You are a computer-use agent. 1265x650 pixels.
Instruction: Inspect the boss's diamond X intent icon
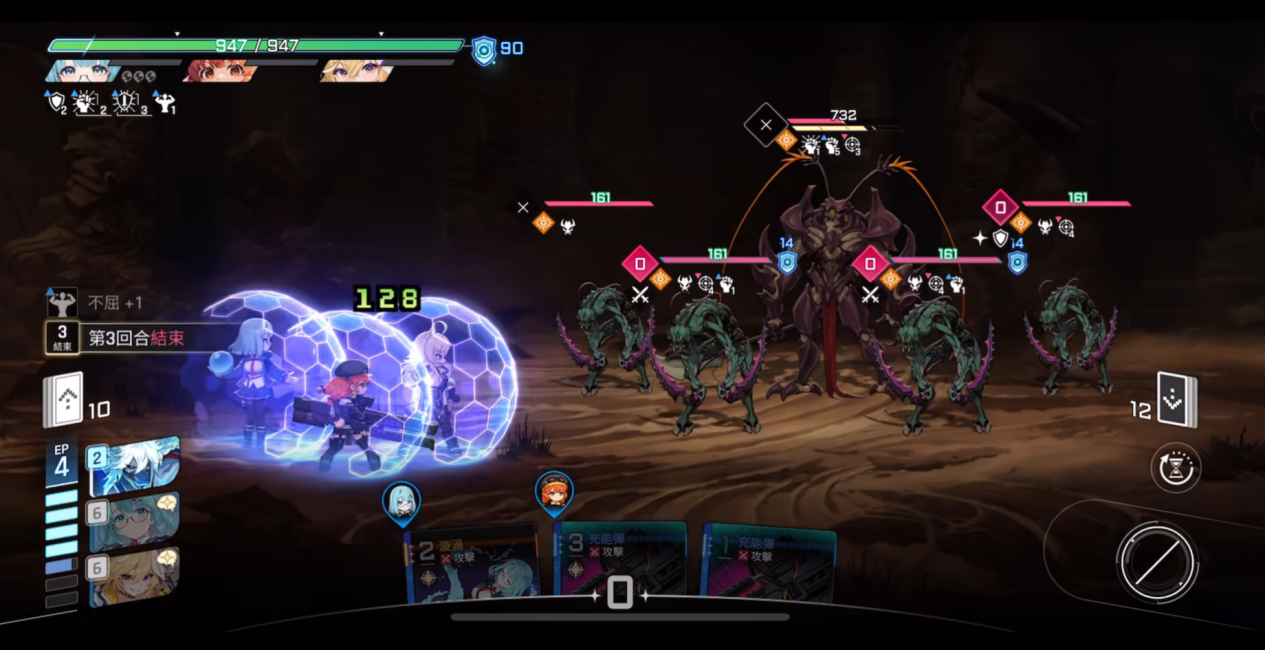766,125
